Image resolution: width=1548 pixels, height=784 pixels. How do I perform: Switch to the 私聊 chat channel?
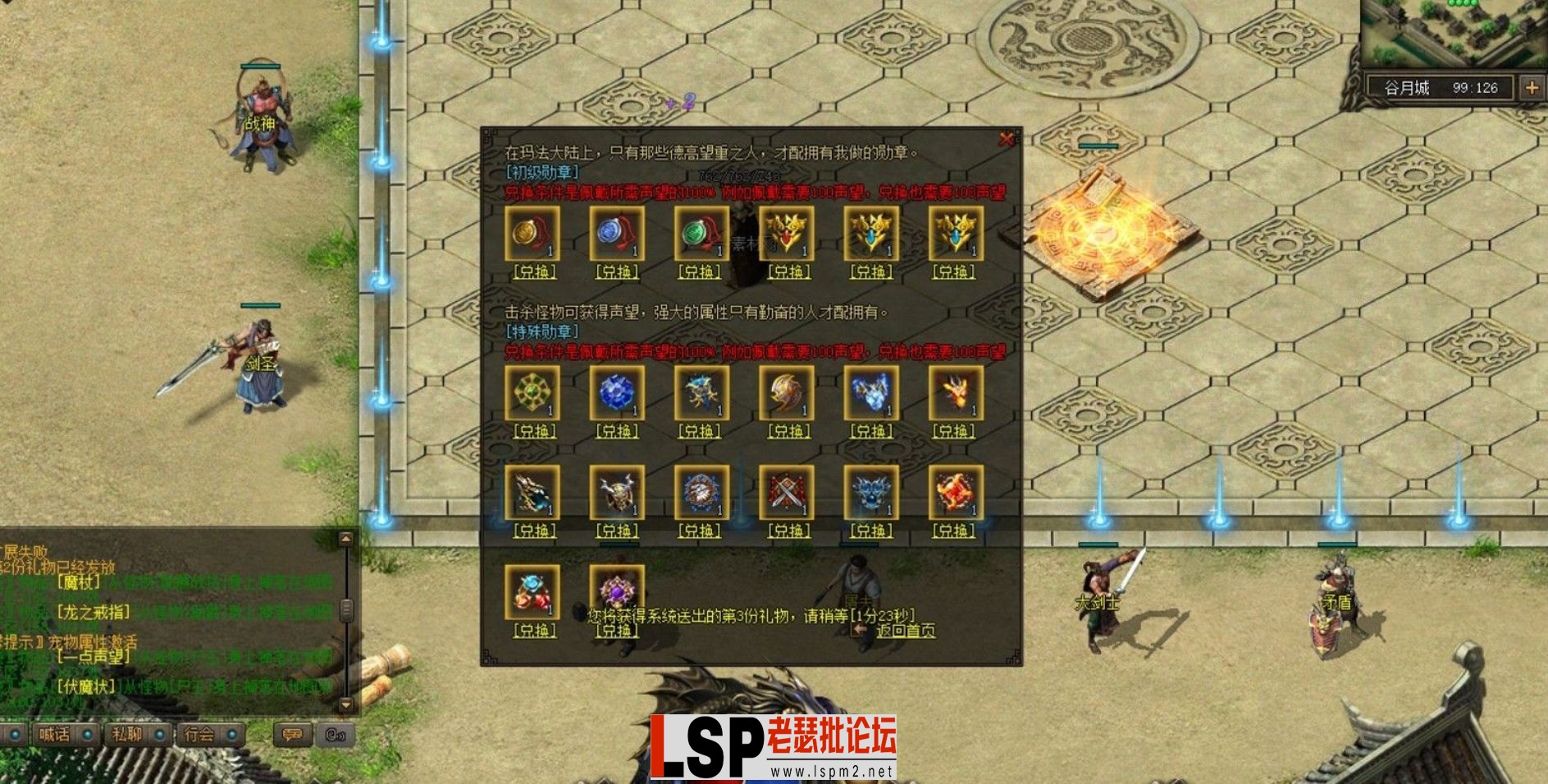pos(126,734)
